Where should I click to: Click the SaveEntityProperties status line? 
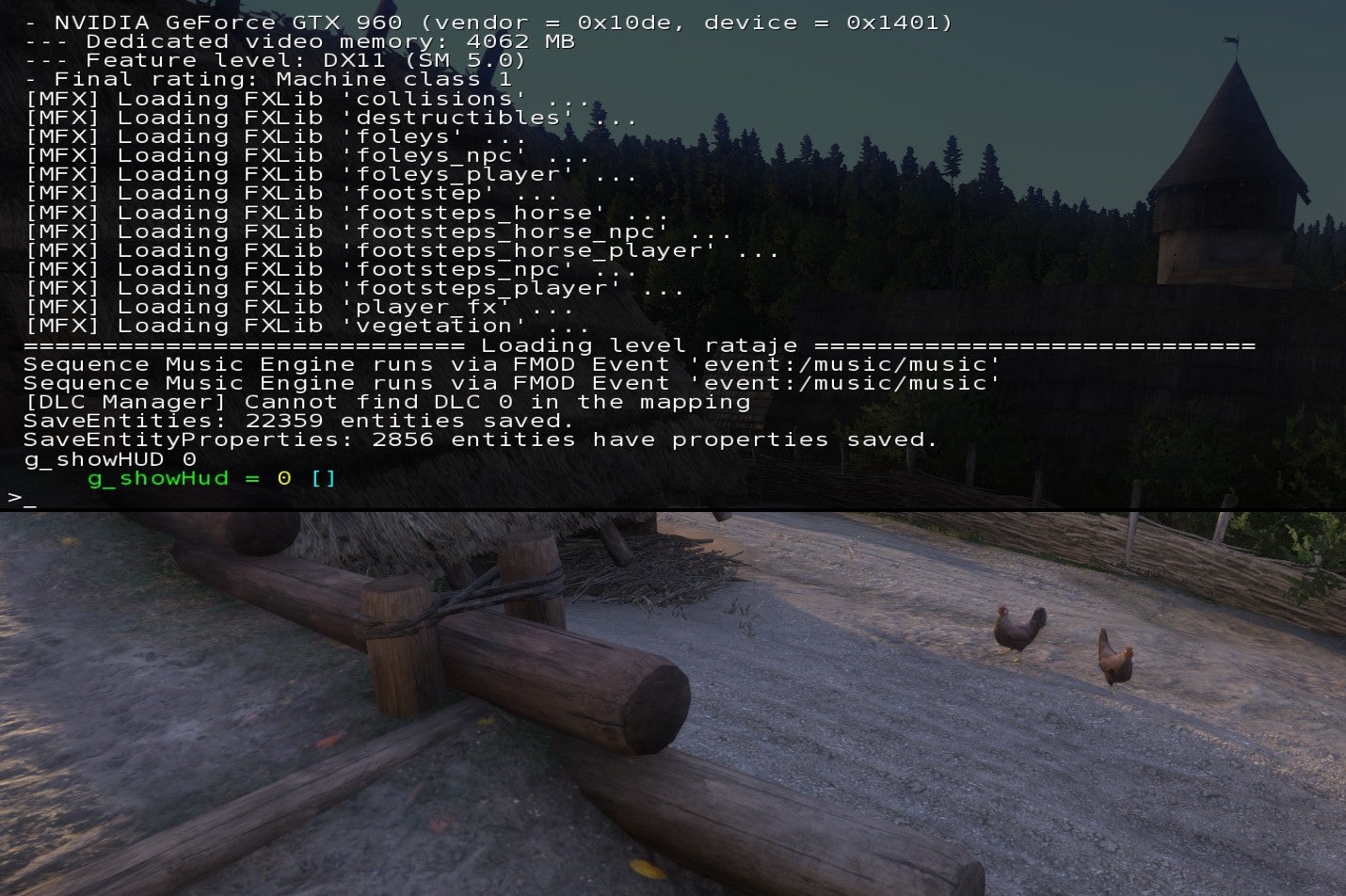pyautogui.click(x=480, y=440)
